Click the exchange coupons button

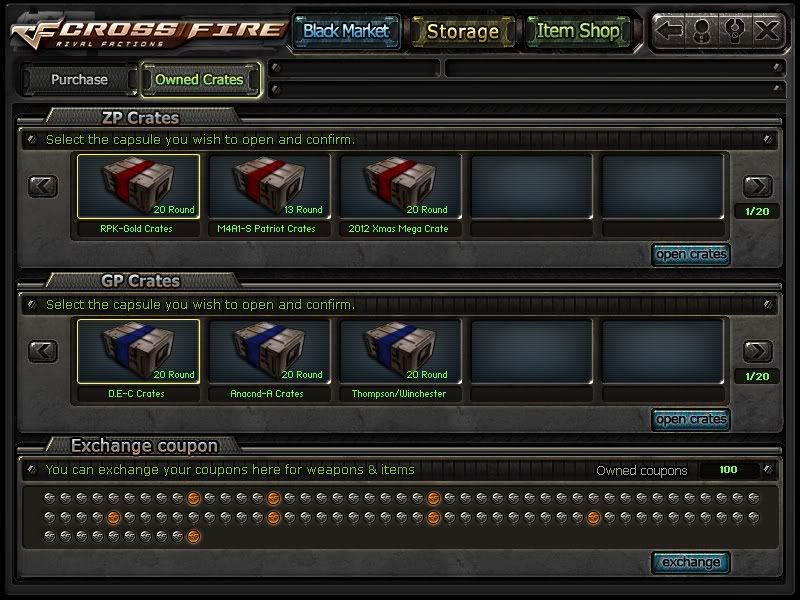tap(690, 562)
